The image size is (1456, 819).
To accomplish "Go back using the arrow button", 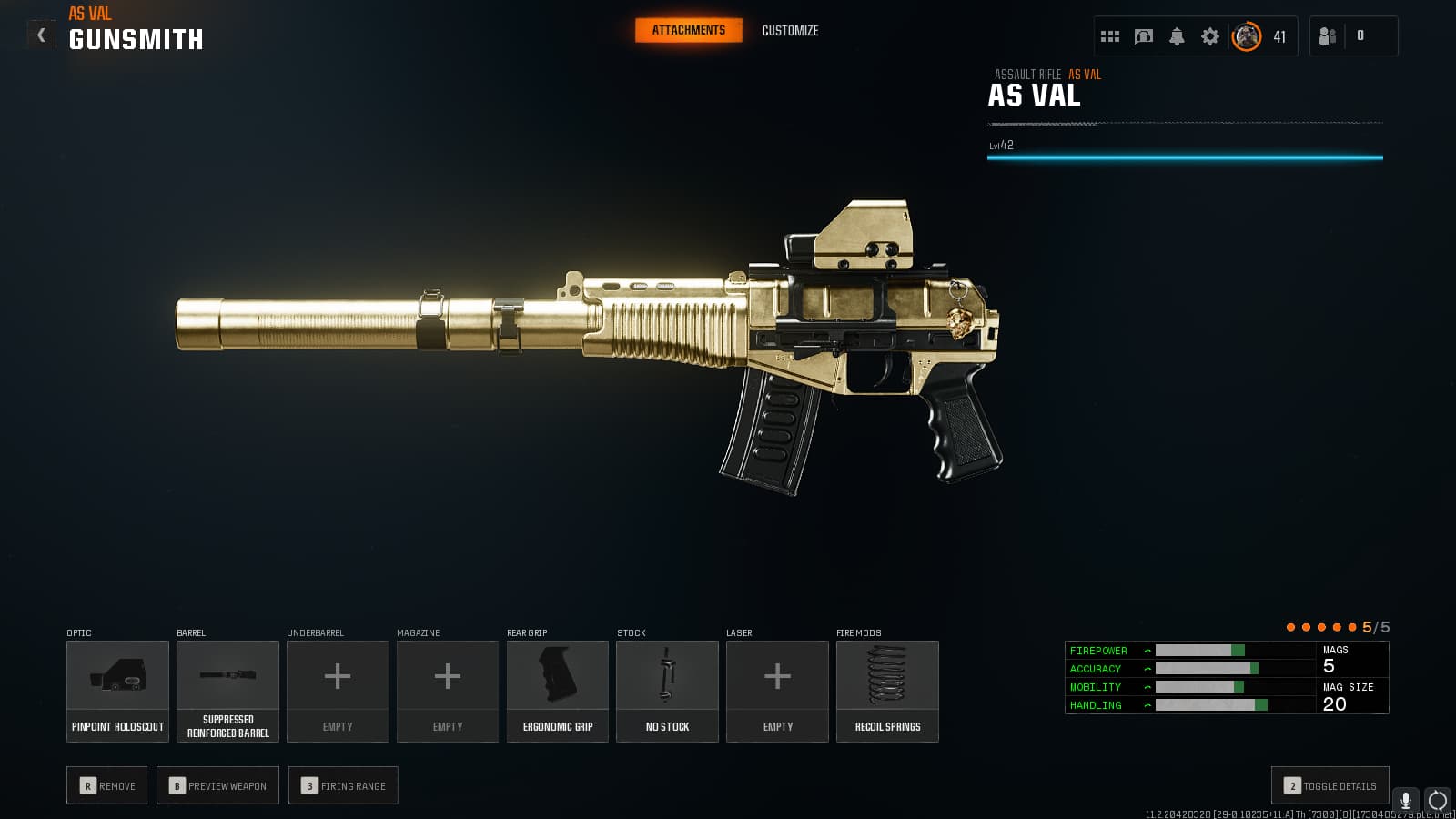I will tap(41, 35).
